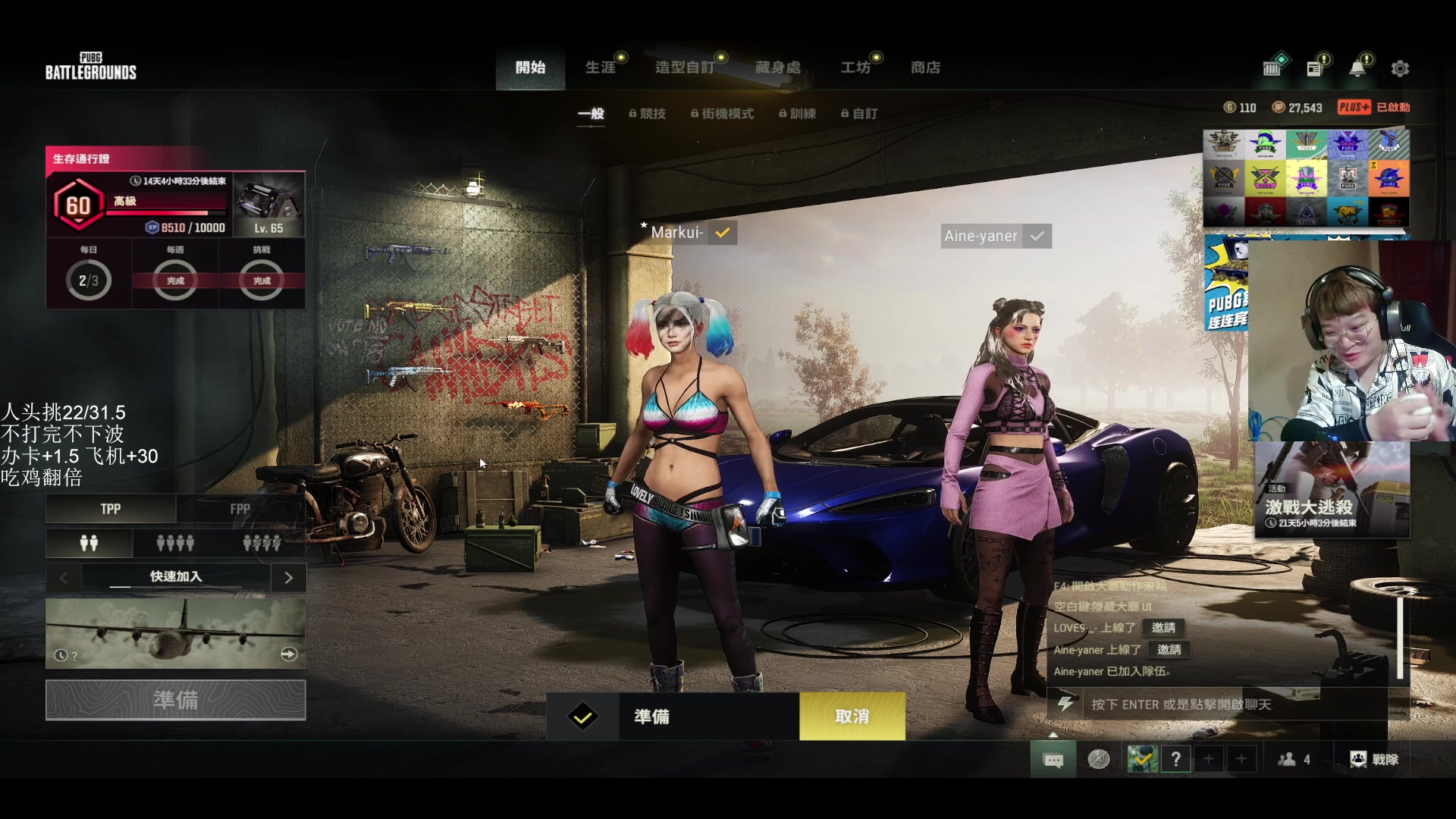Open the 戰隊 clan button
The image size is (1456, 819).
coord(1374,759)
